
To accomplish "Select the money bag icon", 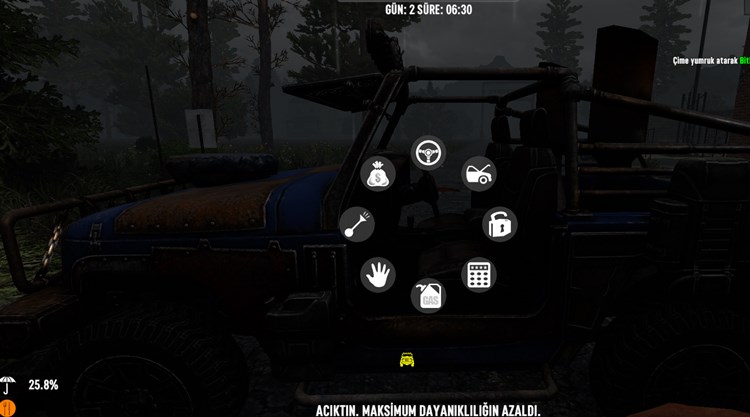I will 378,174.
